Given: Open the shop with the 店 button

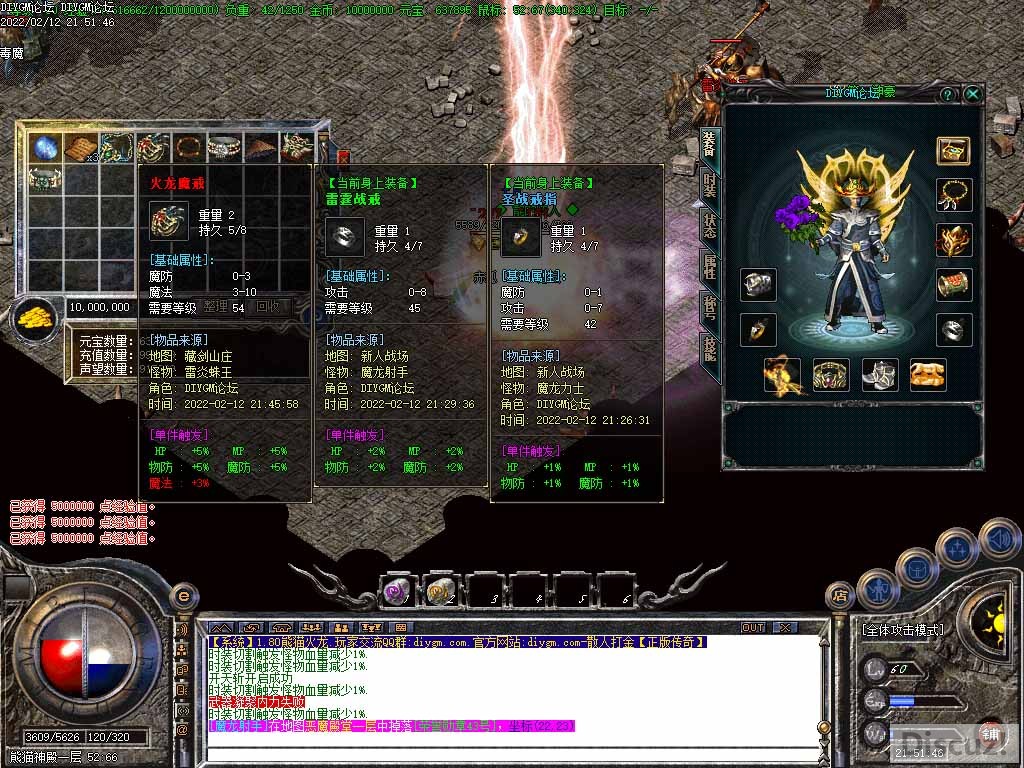Looking at the screenshot, I should 840,596.
